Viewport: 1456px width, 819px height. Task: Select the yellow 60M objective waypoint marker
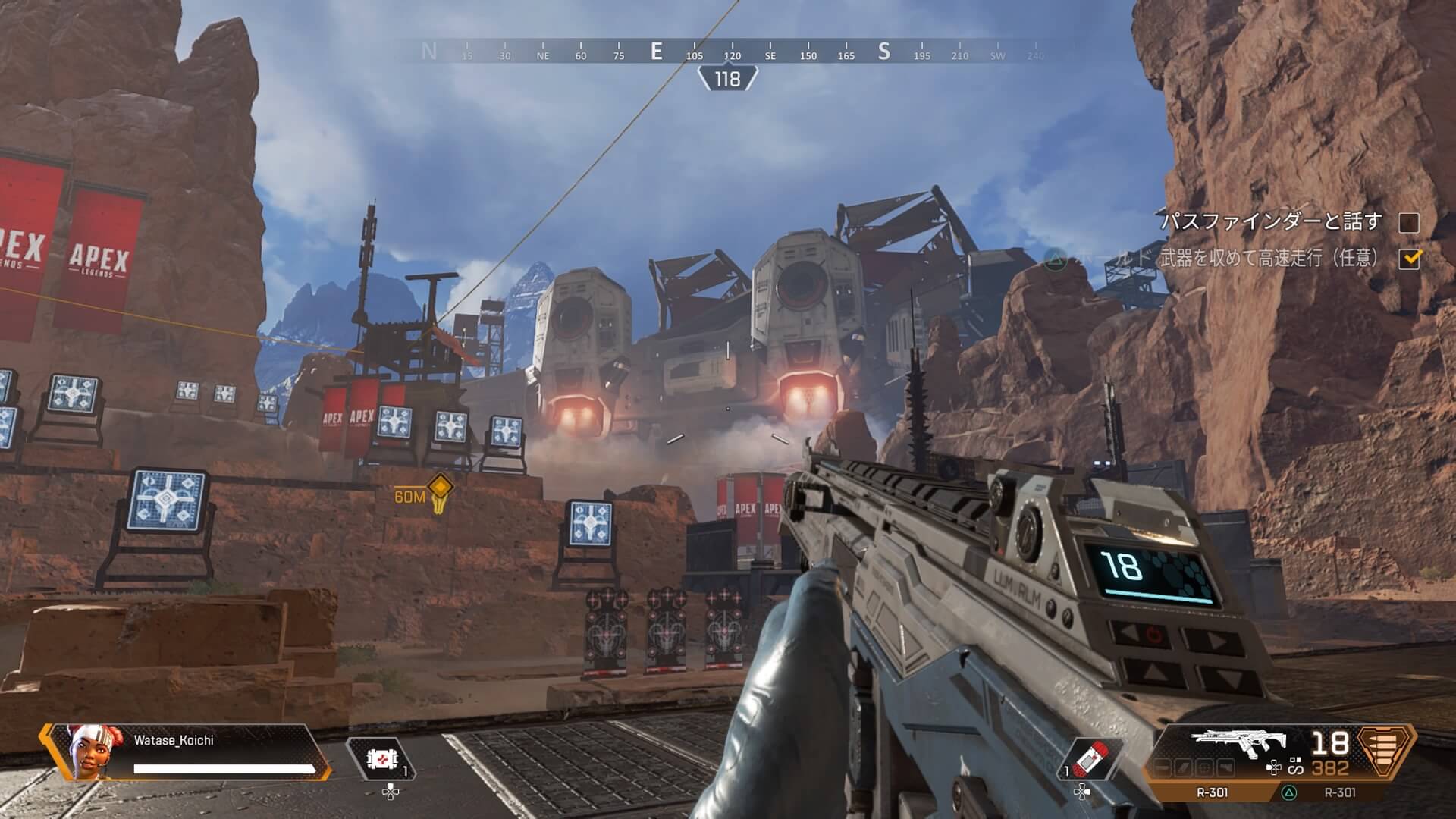pos(440,488)
